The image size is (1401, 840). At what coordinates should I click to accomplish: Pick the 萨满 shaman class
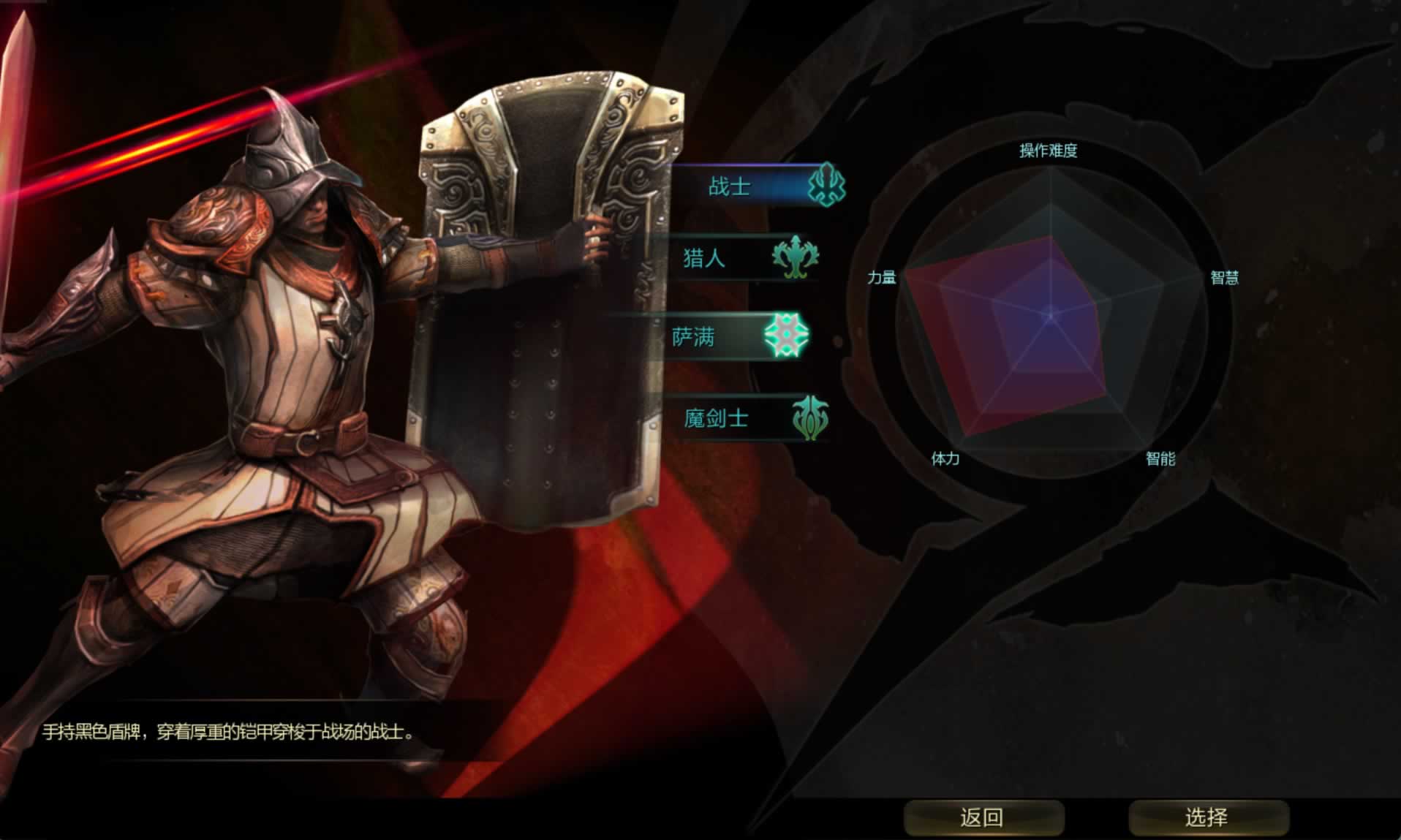(724, 336)
